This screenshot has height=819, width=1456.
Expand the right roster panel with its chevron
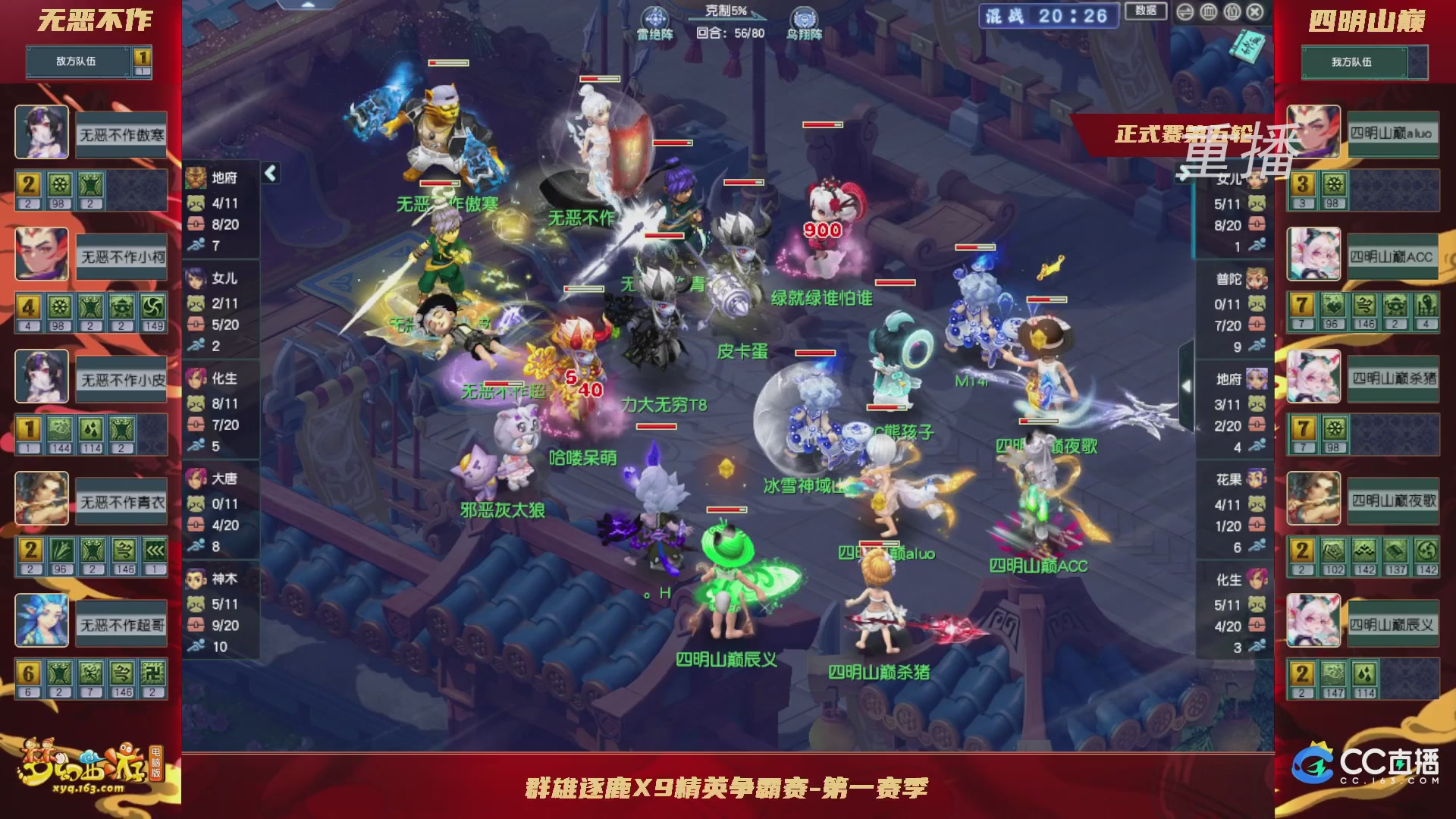[1187, 386]
